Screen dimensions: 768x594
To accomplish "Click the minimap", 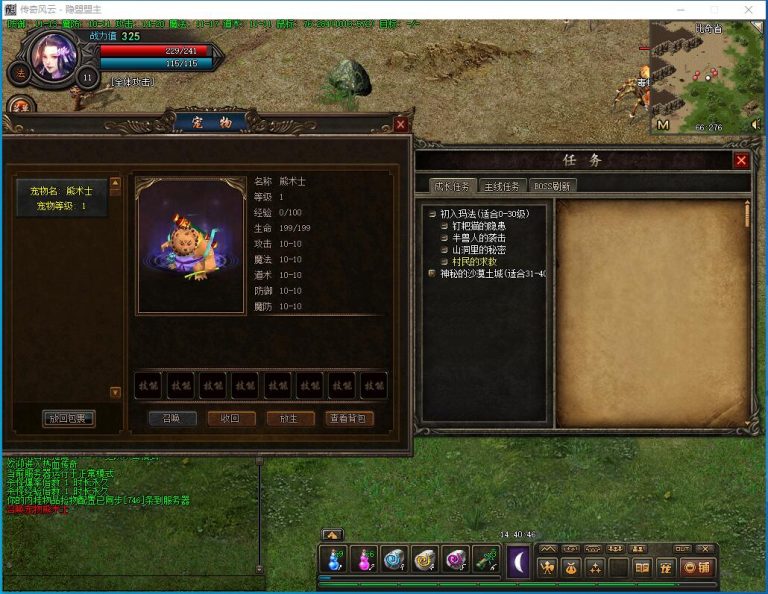I will tap(705, 75).
